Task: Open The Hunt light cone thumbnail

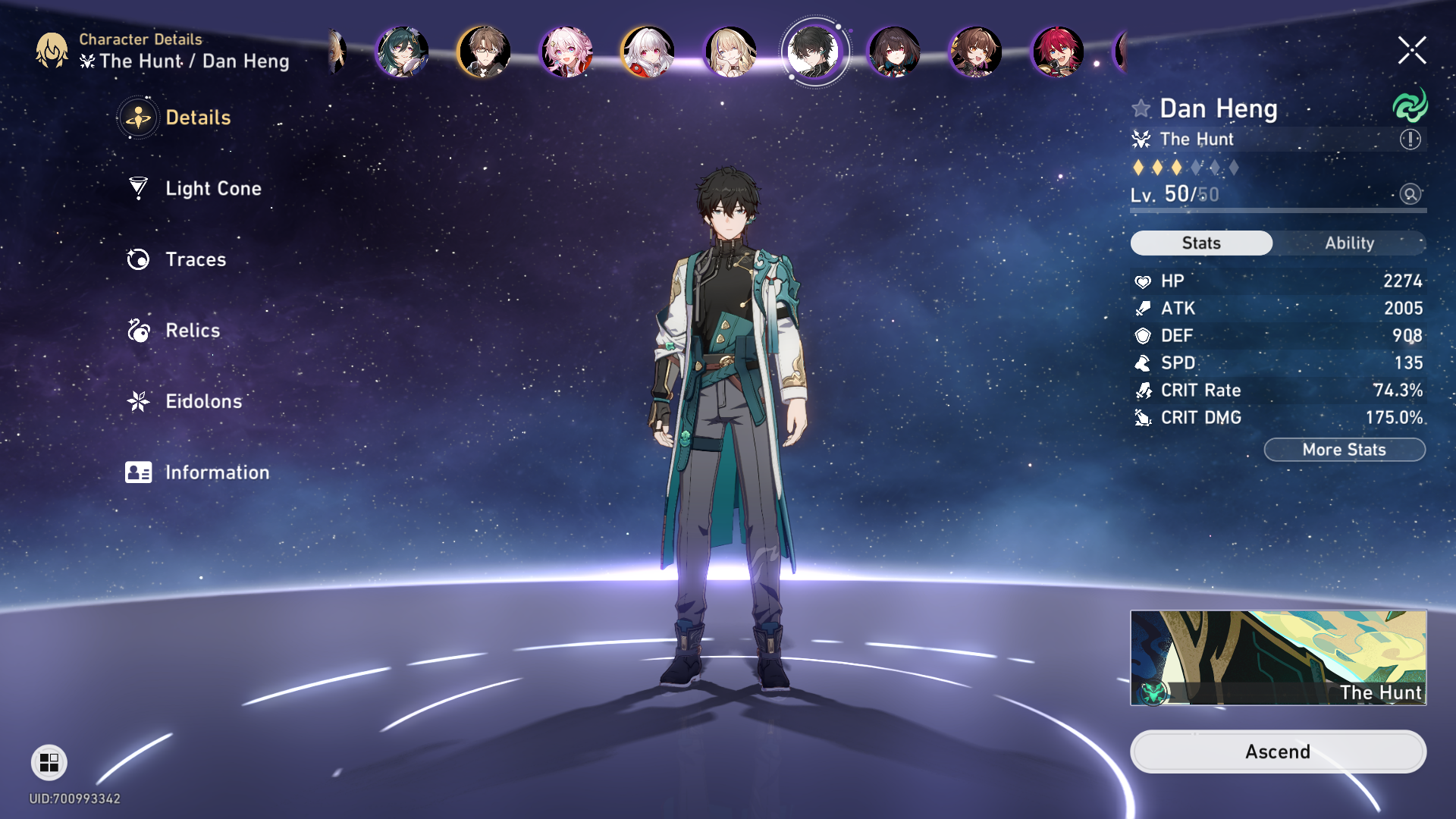Action: coord(1278,657)
